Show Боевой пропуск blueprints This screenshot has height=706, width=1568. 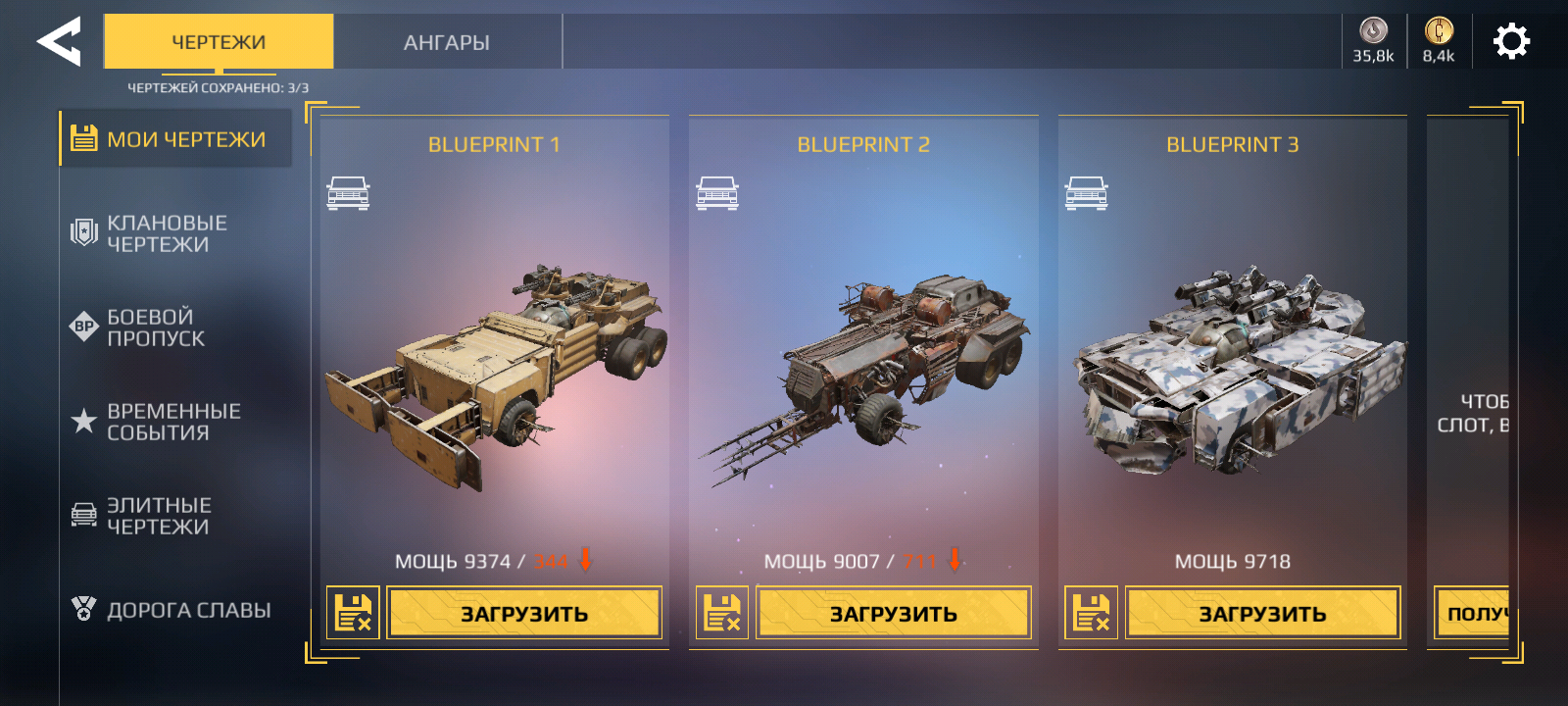[156, 328]
